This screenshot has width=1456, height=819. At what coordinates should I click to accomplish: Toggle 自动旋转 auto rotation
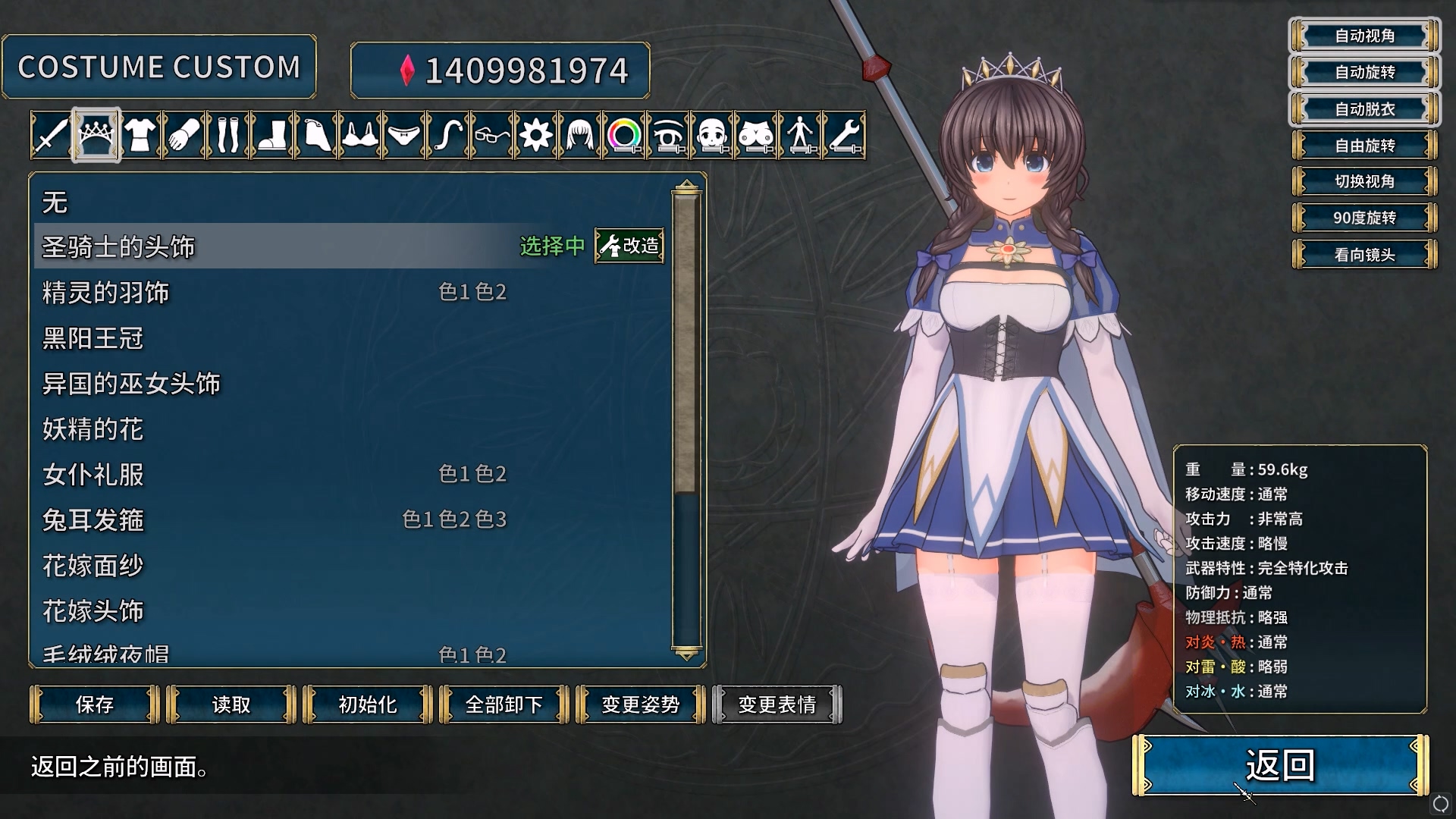point(1364,72)
